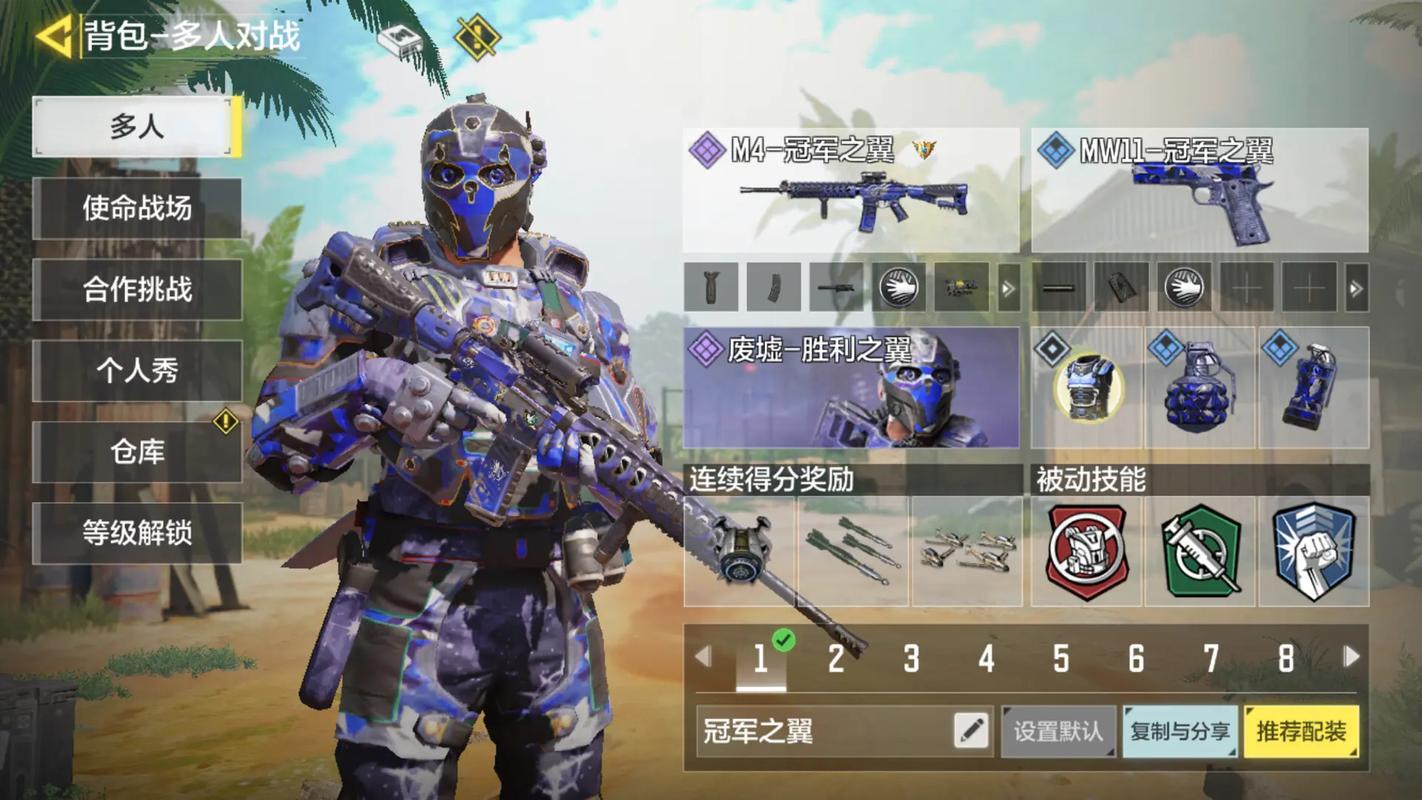The image size is (1422, 800).
Task: Click the 设置默认 button
Action: (1058, 731)
